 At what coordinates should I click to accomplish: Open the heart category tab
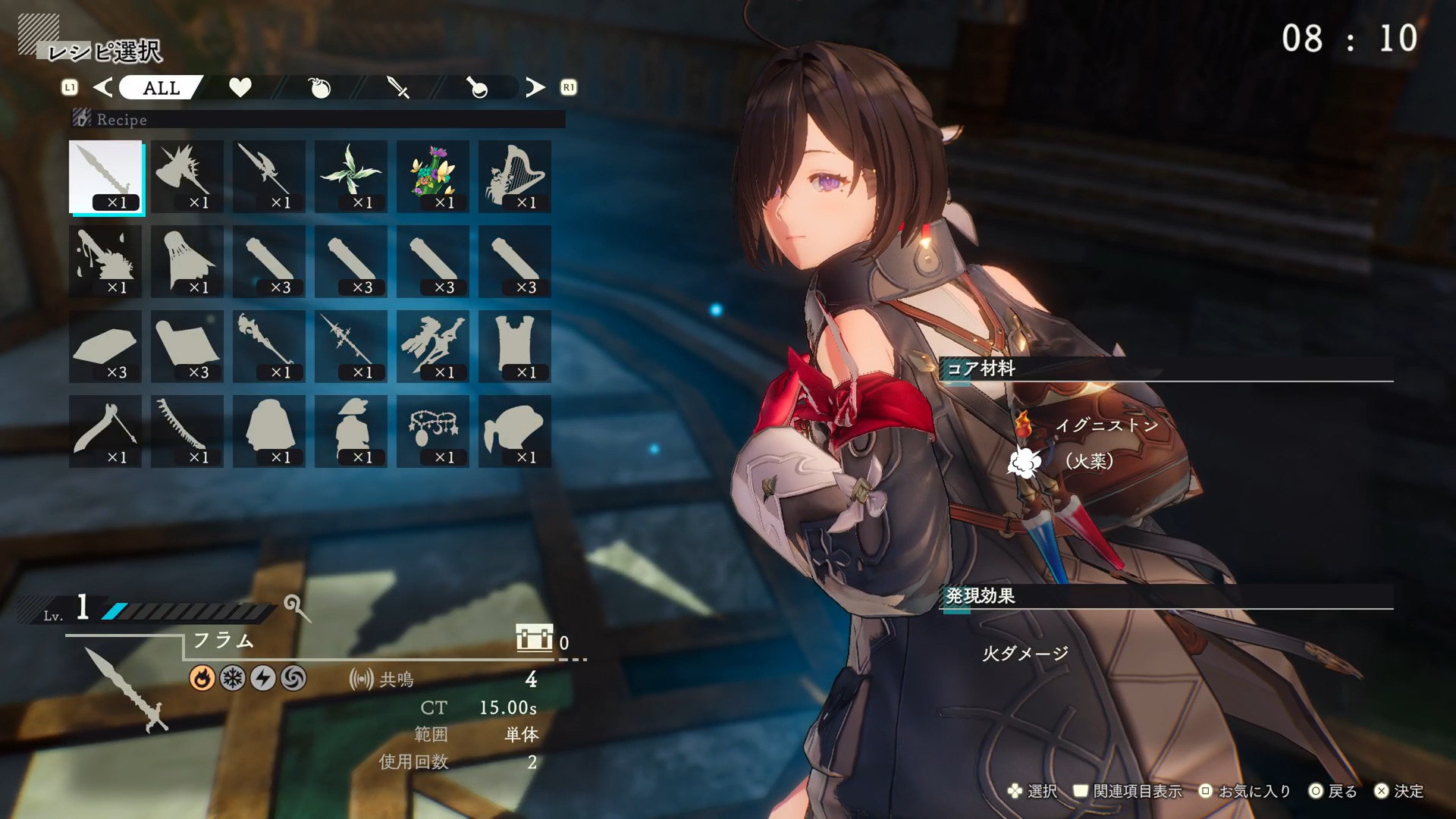pos(240,88)
